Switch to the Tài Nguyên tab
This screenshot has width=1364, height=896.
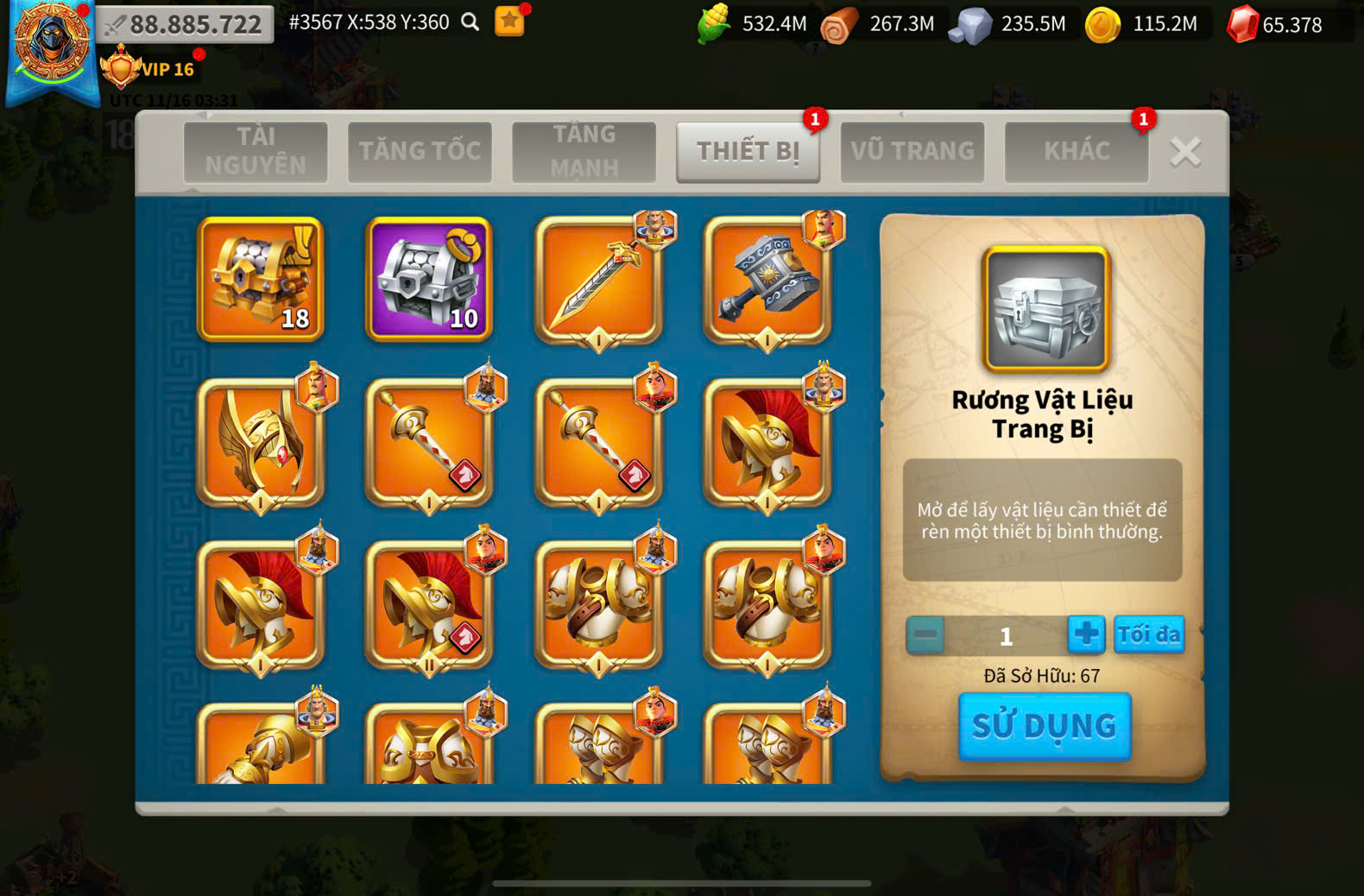click(256, 151)
